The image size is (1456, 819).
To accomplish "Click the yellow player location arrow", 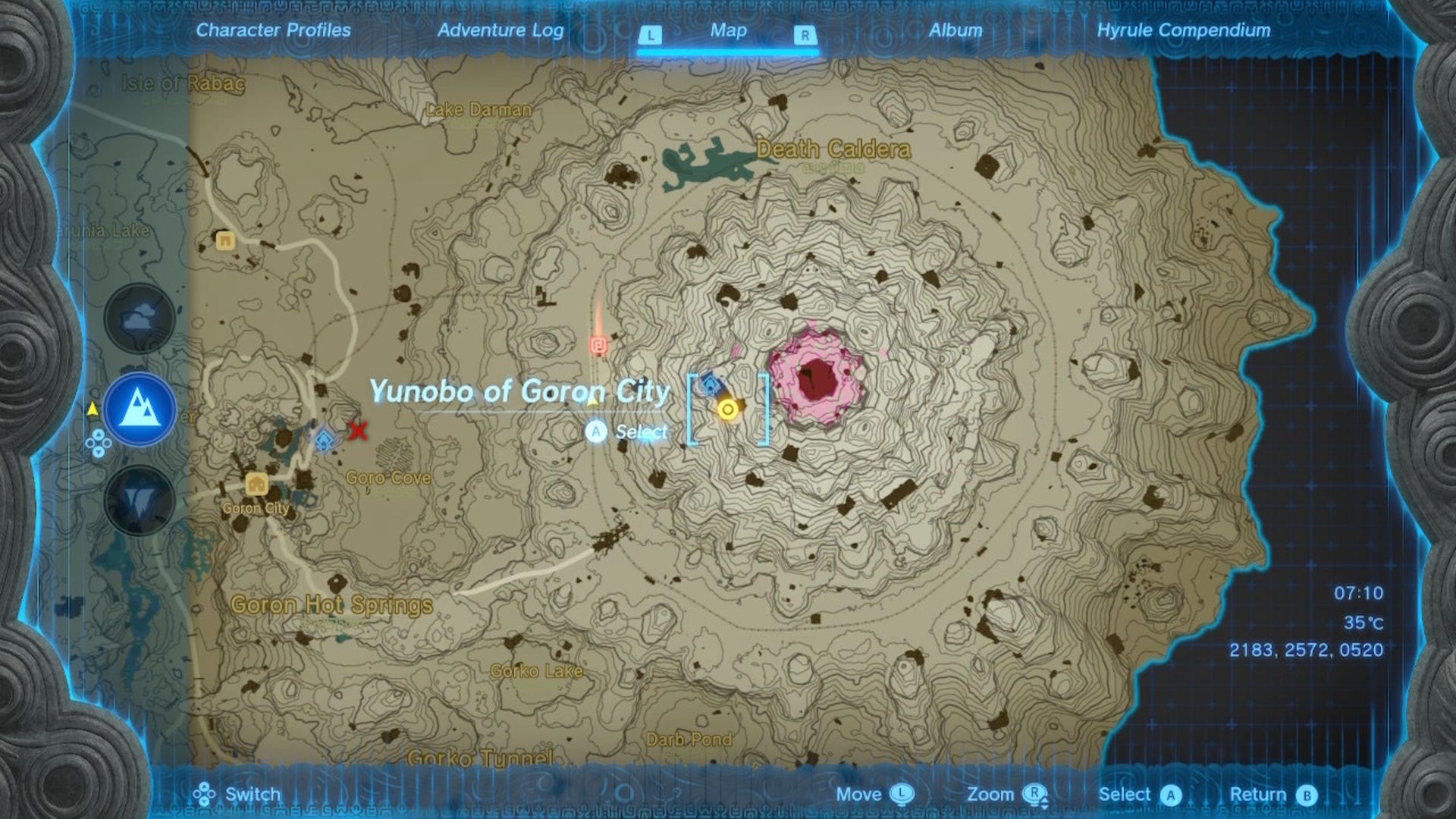I will [x=91, y=408].
